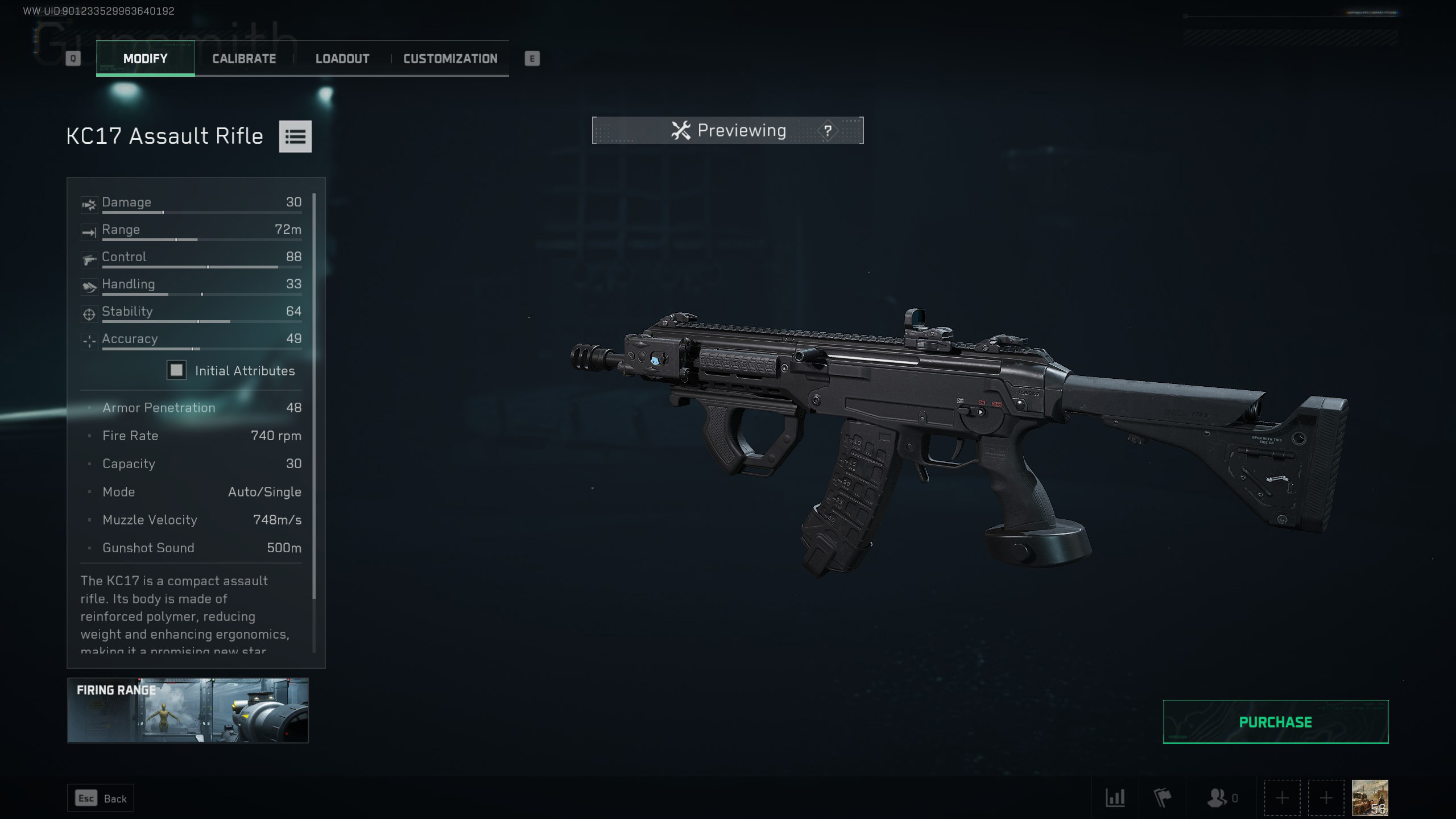Select the Customization tab
This screenshot has width=1456, height=819.
pos(450,59)
